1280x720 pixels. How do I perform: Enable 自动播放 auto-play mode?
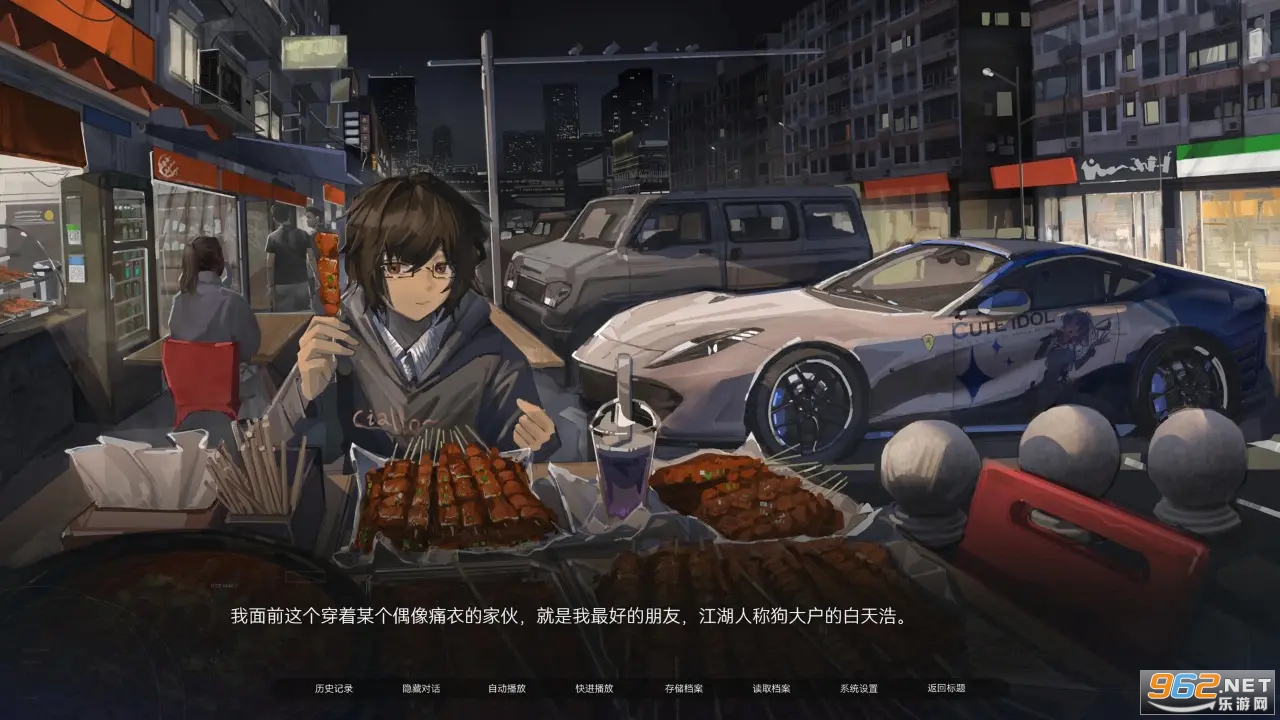[x=507, y=688]
